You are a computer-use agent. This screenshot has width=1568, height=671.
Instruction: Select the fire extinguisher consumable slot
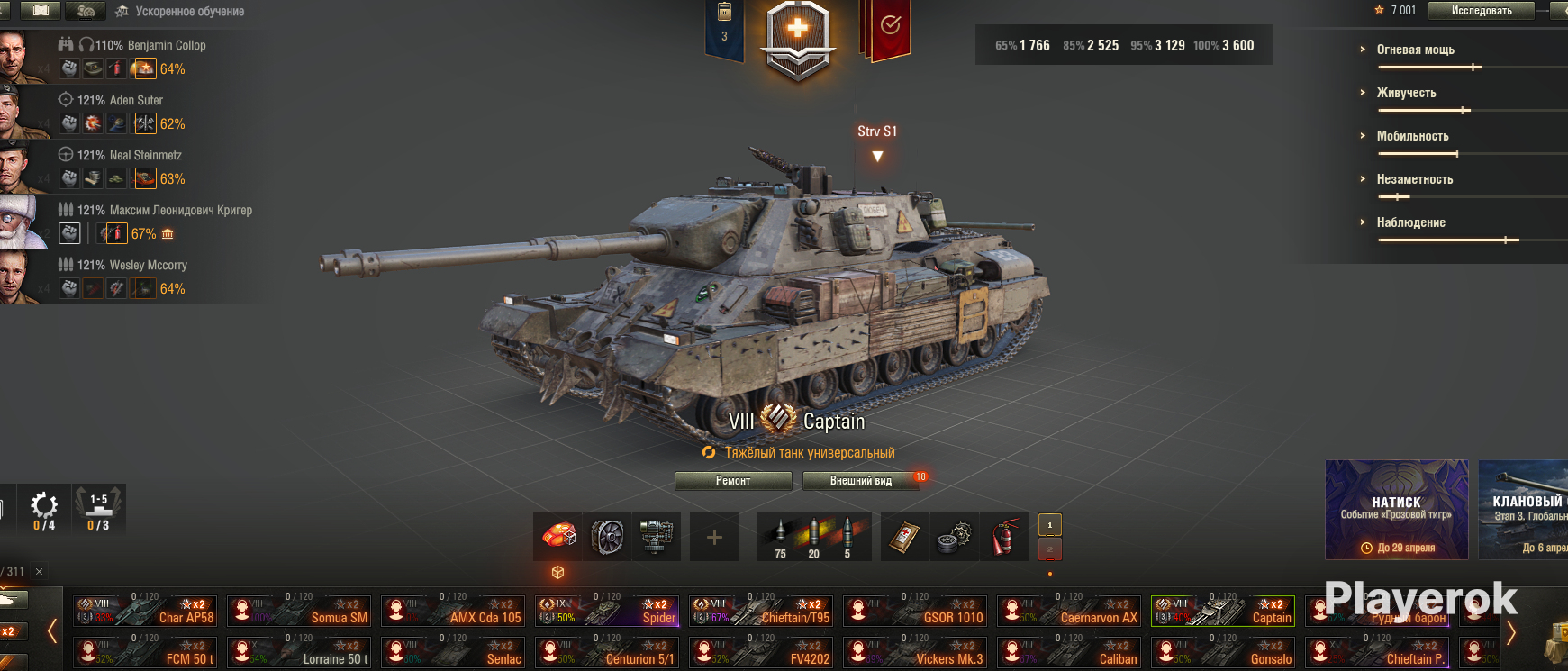pos(1004,538)
